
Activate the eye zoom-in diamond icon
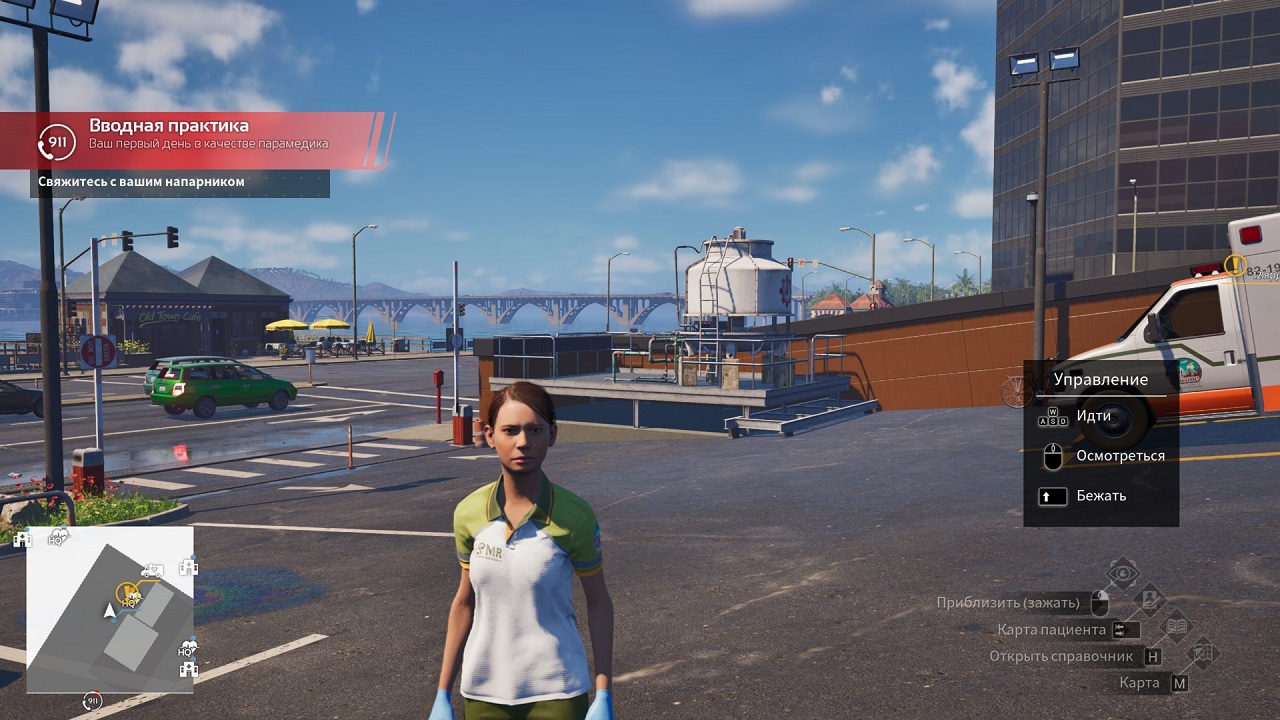pyautogui.click(x=1124, y=574)
